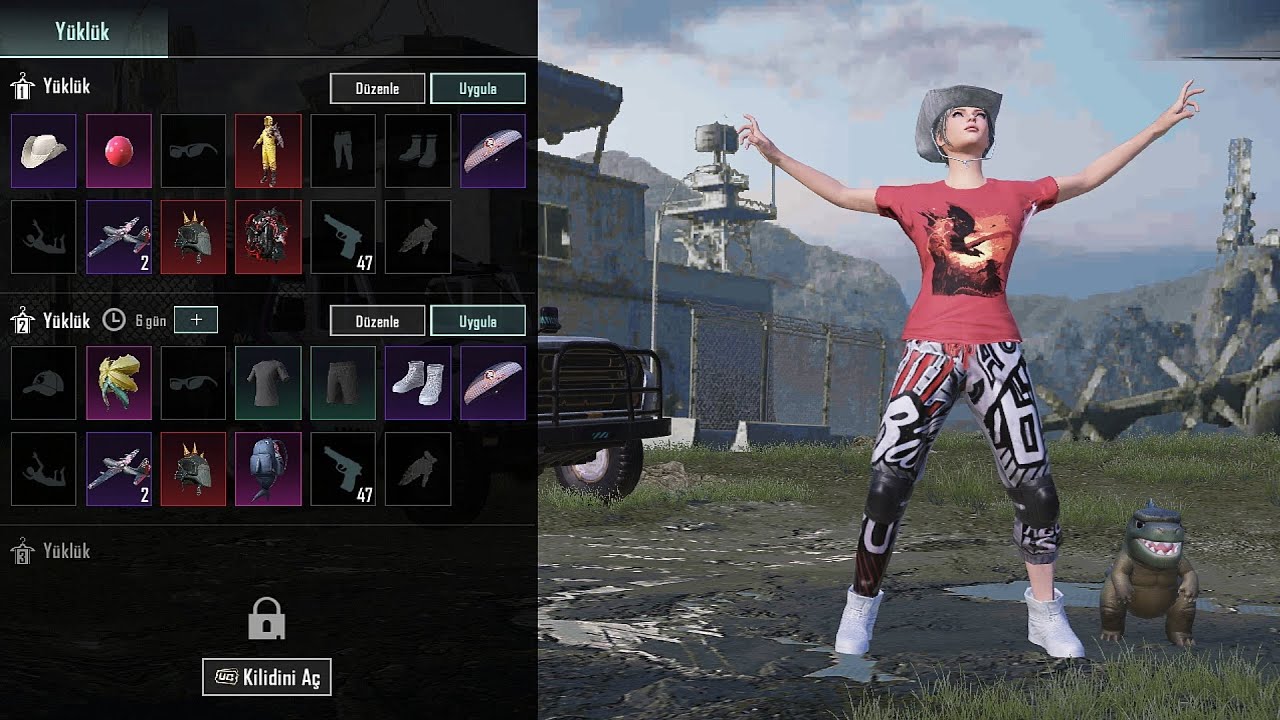Unlock the third loadout with Kilidini Aç
The width and height of the screenshot is (1280, 720).
[x=267, y=677]
